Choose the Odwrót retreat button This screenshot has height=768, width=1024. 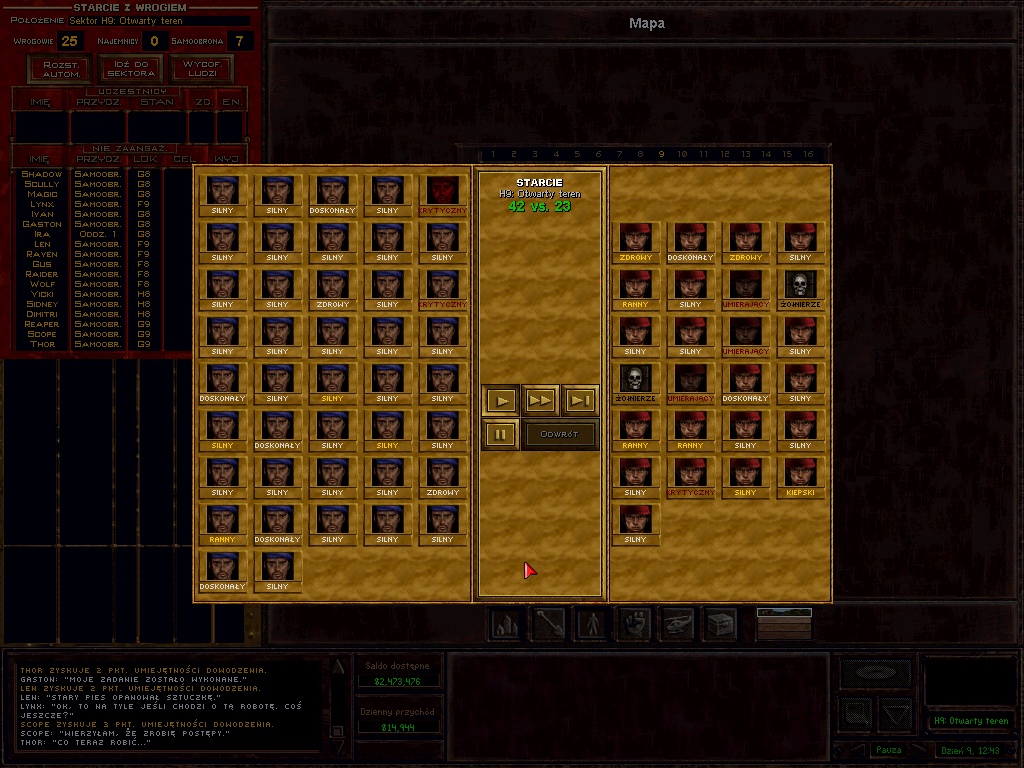tap(560, 435)
